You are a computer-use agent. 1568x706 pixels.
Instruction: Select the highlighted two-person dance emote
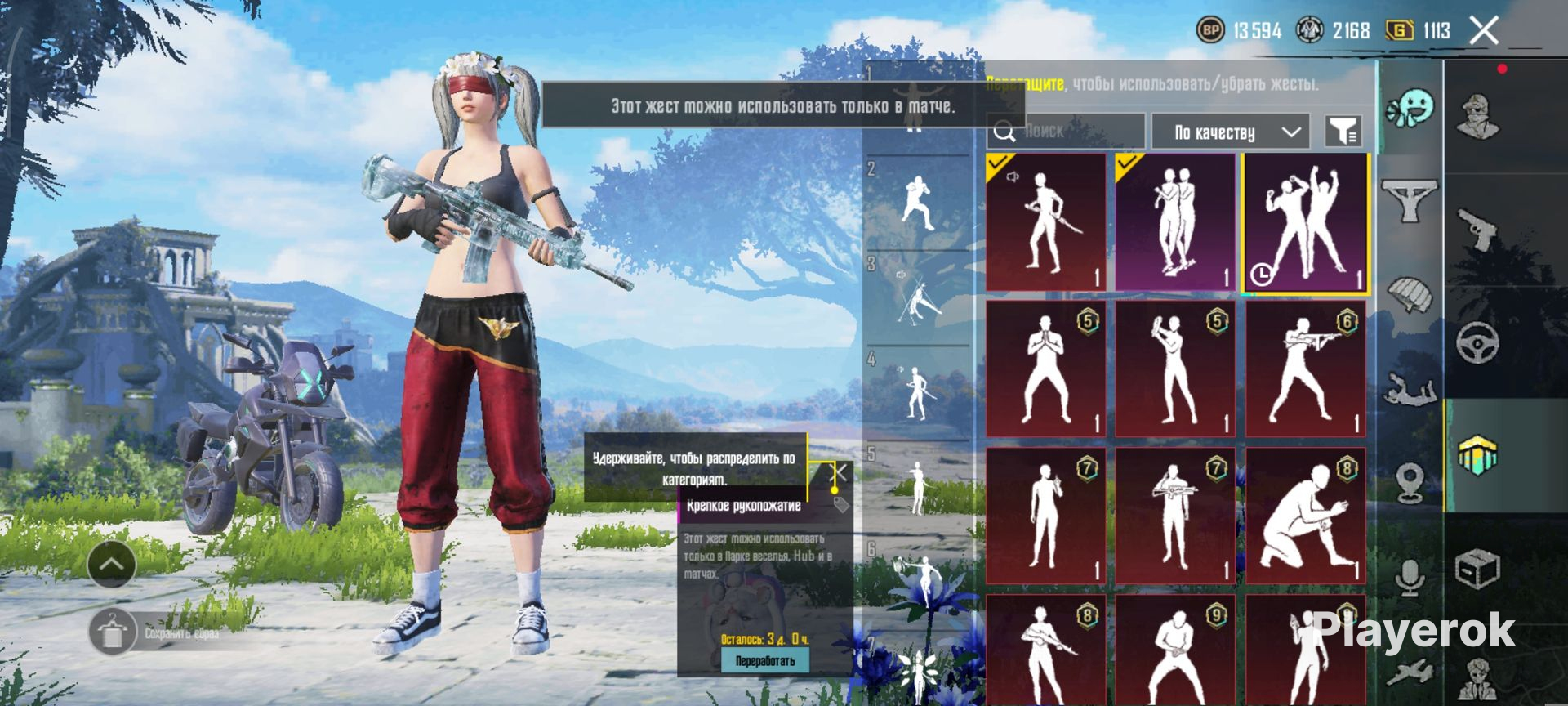click(1305, 222)
